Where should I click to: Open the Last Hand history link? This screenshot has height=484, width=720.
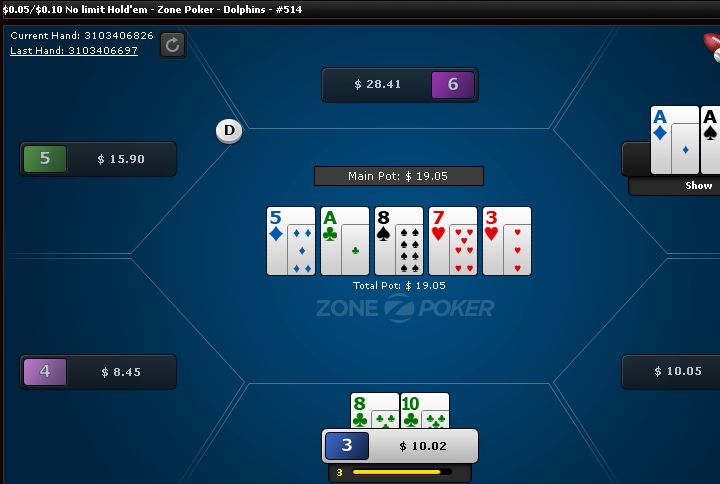click(x=74, y=50)
